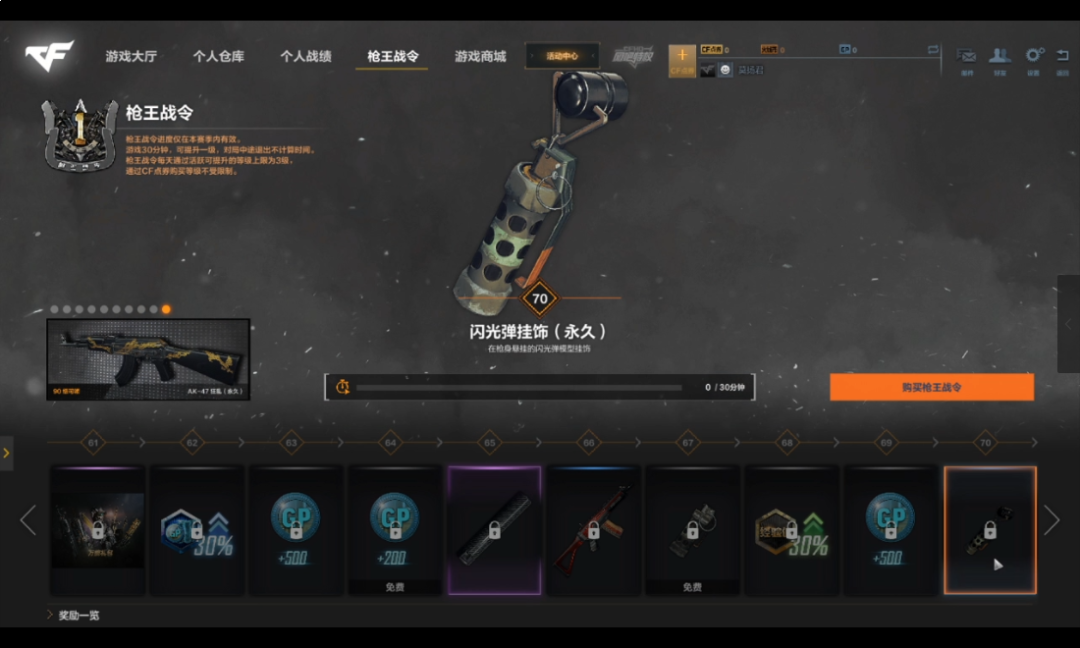
Task: Show previous rewards with left arrow
Action: pyautogui.click(x=28, y=519)
